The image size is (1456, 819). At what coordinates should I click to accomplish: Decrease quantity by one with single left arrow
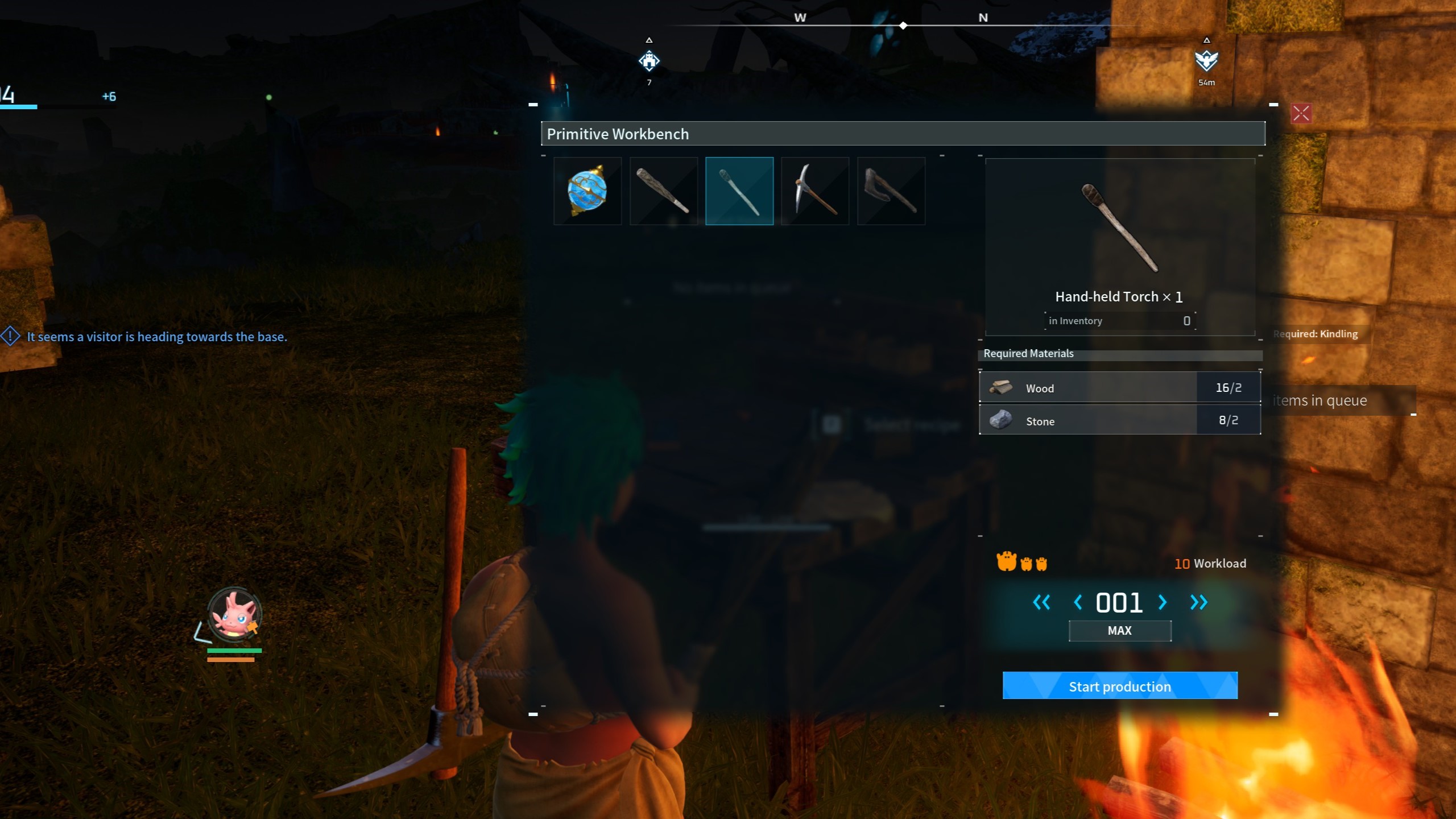point(1077,602)
